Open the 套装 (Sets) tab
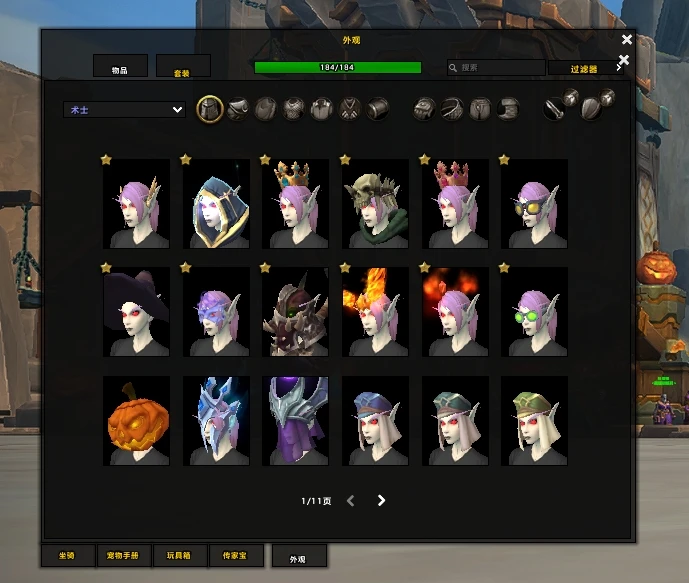Screen dimensions: 689x583 click(183, 67)
